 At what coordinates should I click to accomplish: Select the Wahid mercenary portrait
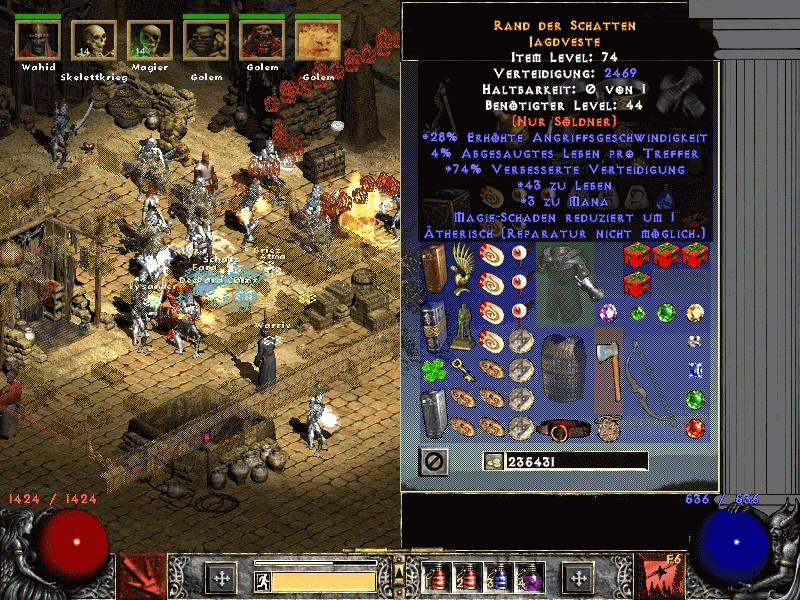[x=37, y=40]
